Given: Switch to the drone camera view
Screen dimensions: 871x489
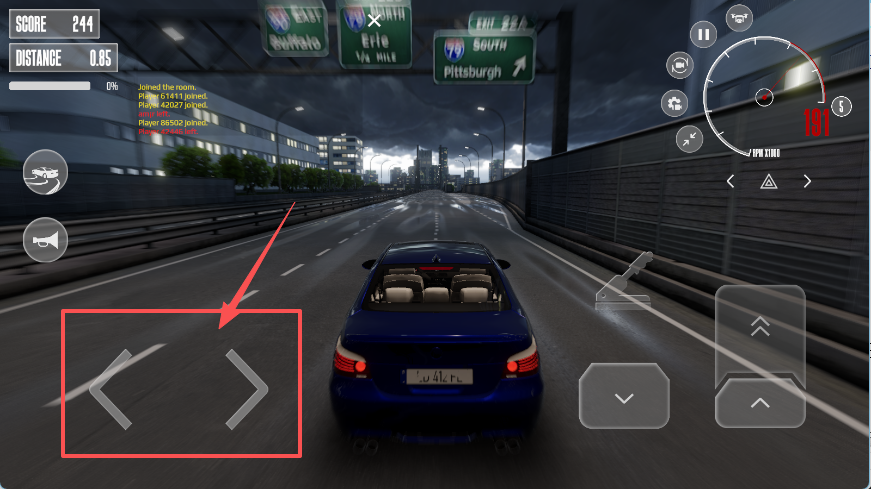Looking at the screenshot, I should pyautogui.click(x=740, y=17).
